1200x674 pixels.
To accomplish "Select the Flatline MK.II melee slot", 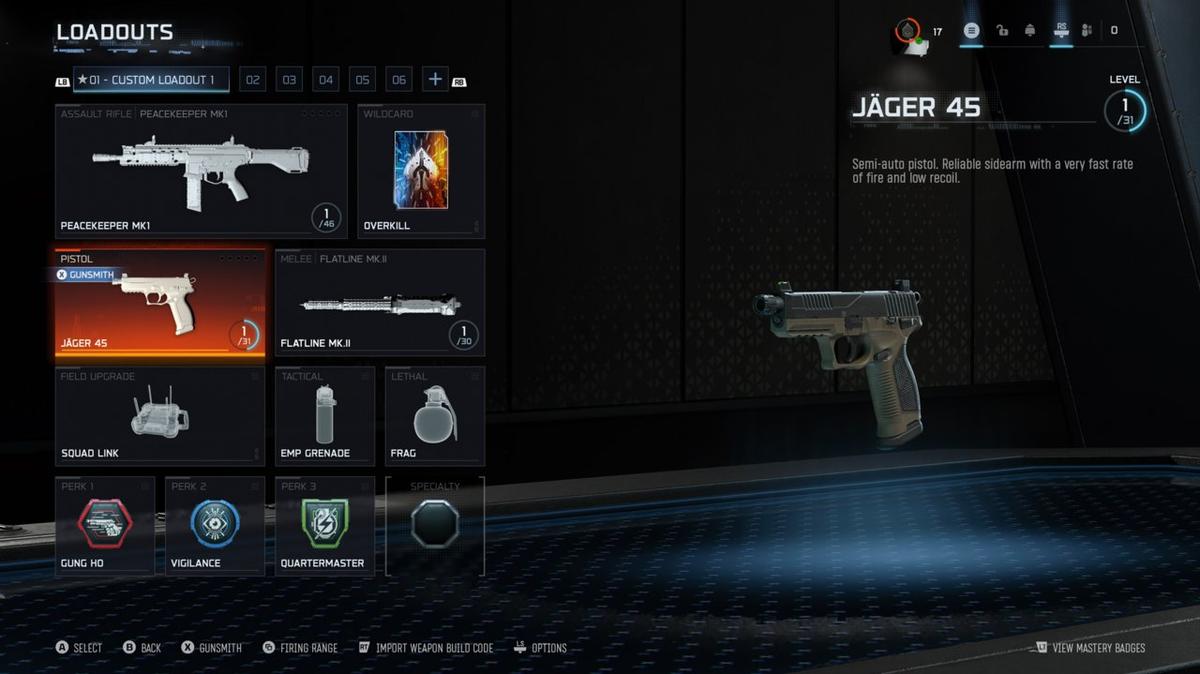I will 380,303.
